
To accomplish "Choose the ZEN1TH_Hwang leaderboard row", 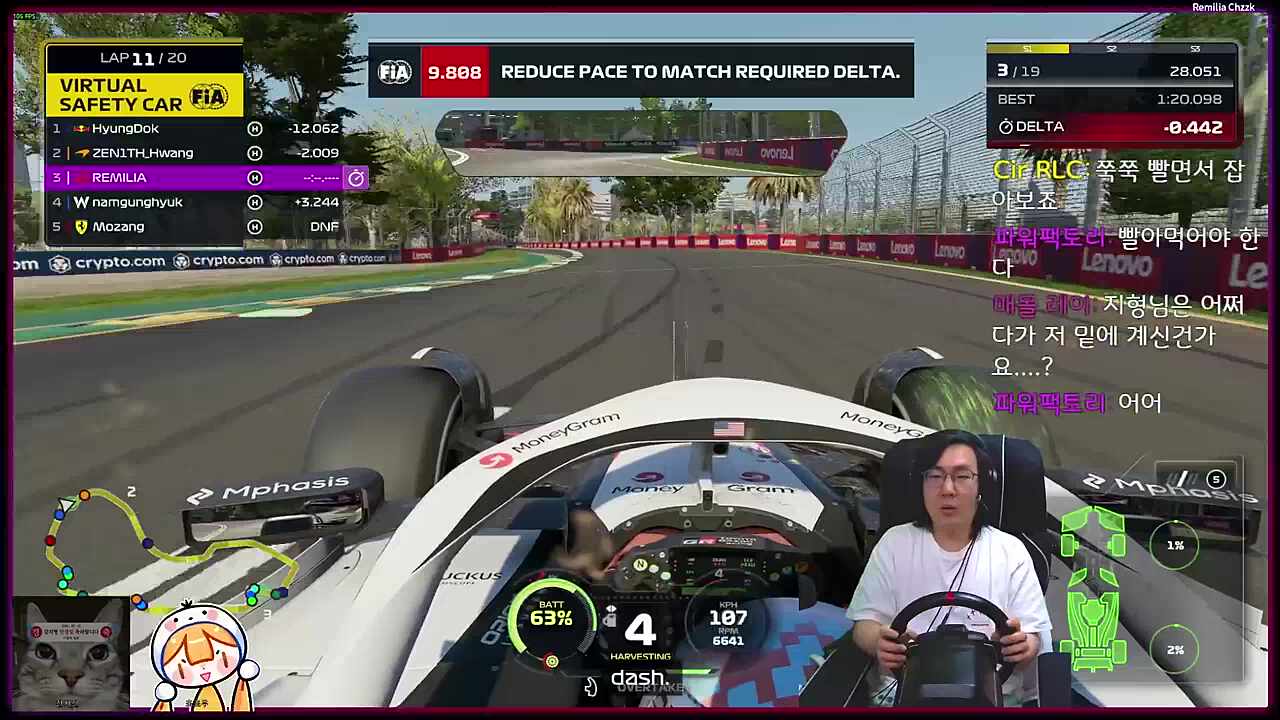I will point(195,153).
